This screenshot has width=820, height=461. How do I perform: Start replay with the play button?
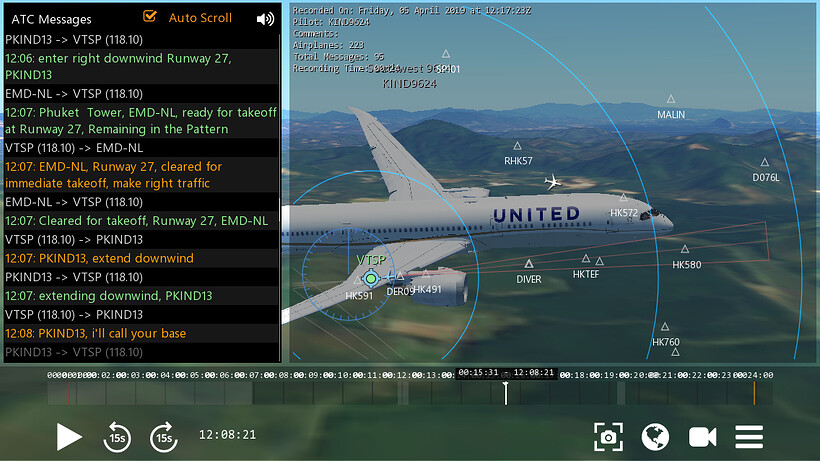pos(69,436)
